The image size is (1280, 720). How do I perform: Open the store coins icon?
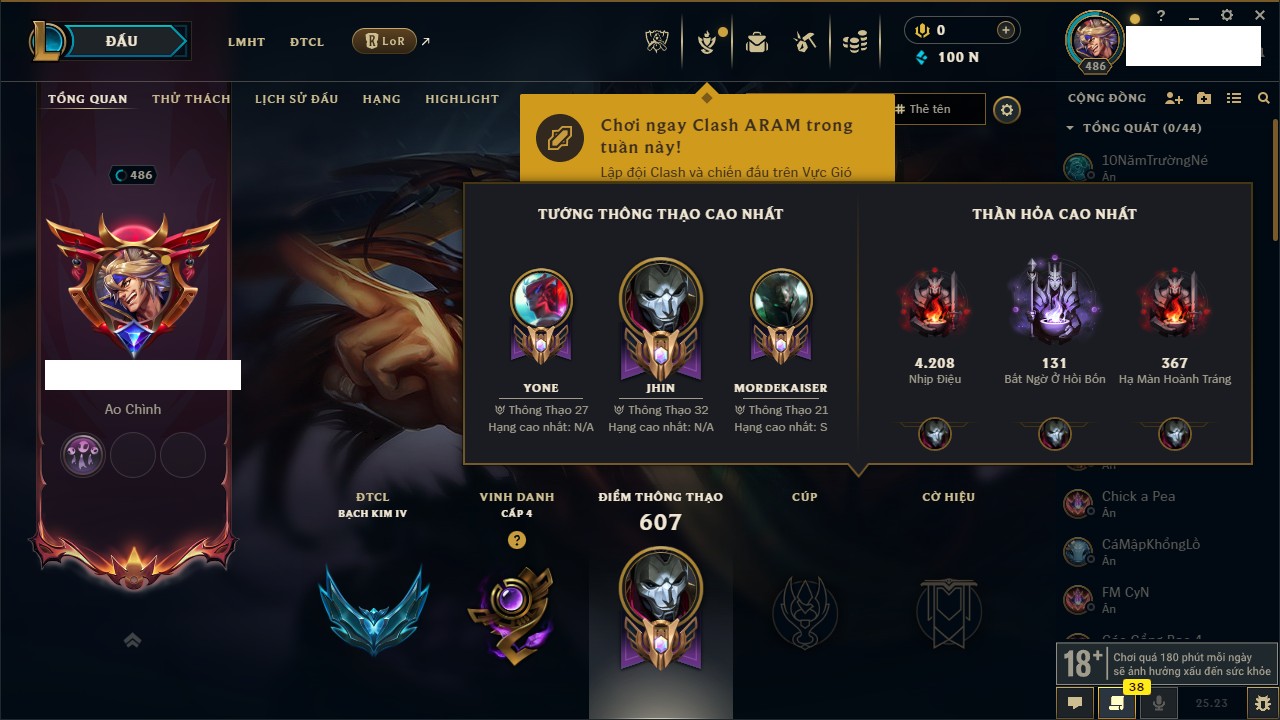tap(854, 42)
